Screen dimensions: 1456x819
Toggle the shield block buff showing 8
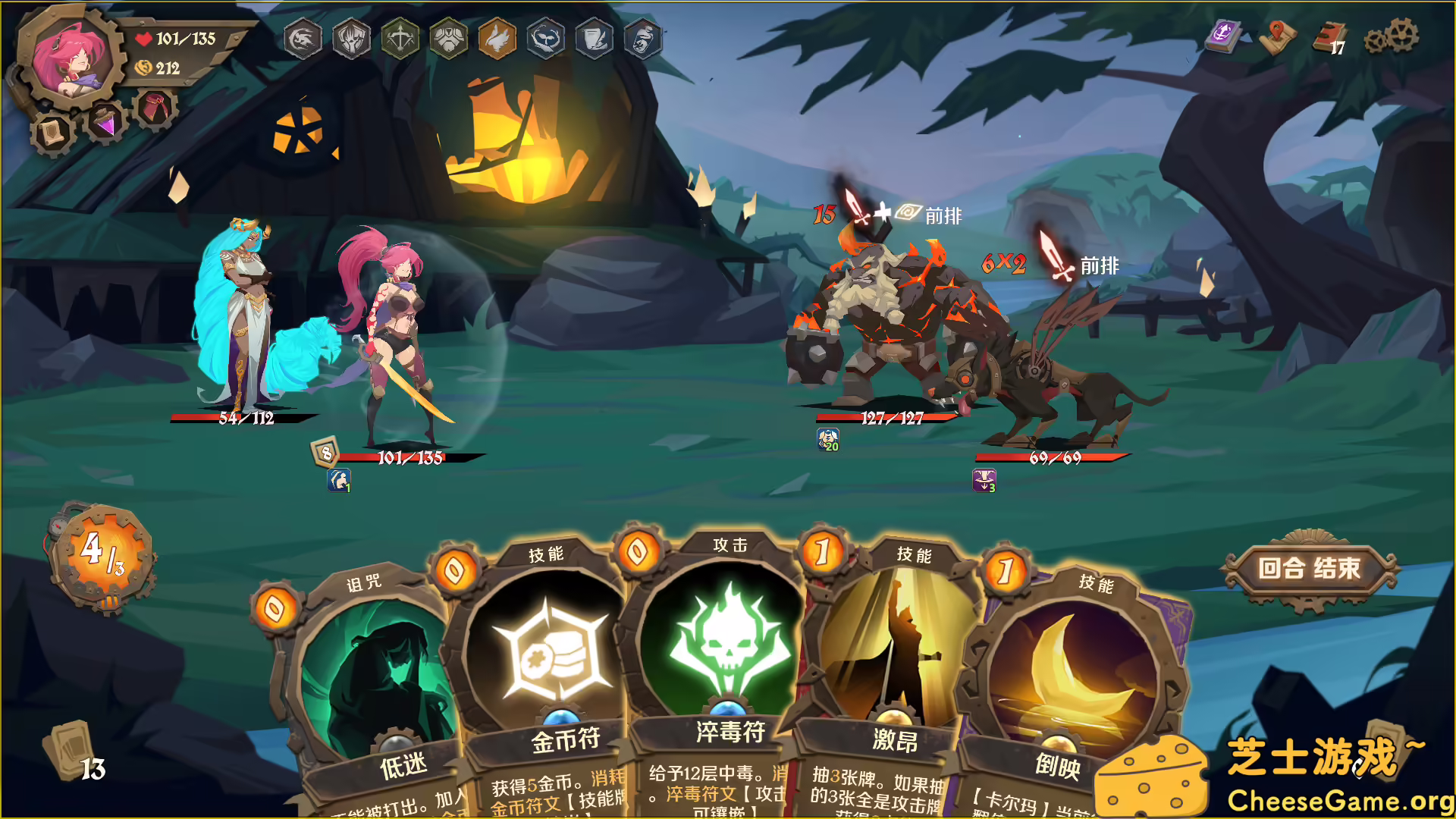click(x=325, y=453)
